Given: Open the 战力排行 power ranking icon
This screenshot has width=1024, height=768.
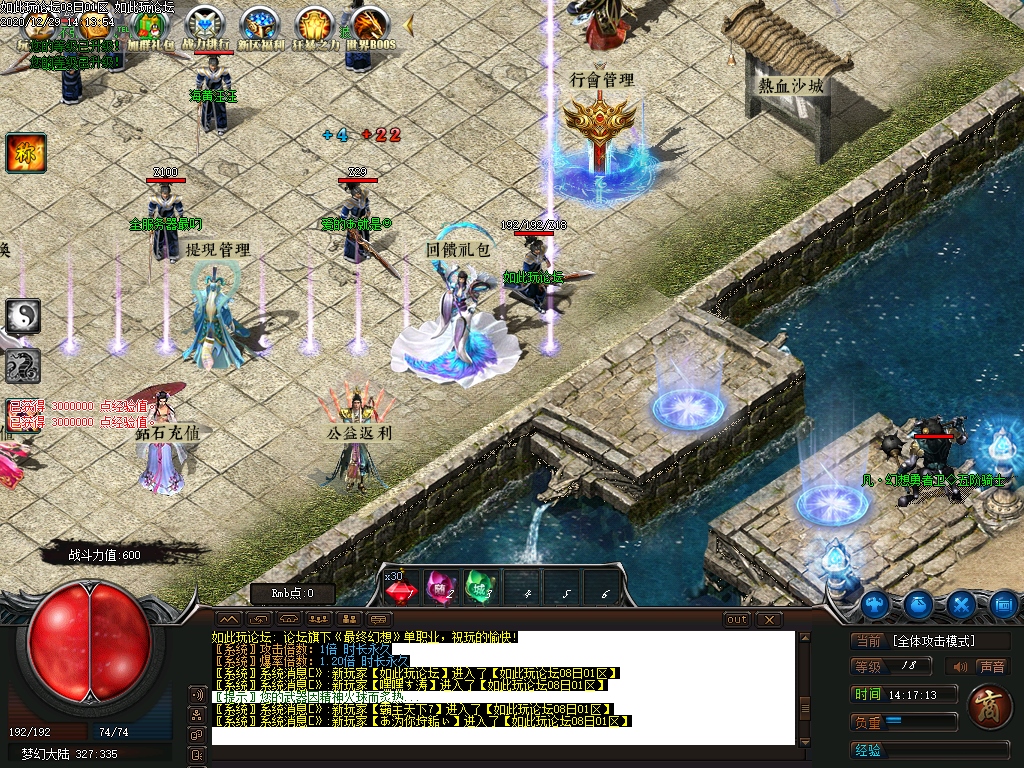Looking at the screenshot, I should [x=204, y=25].
